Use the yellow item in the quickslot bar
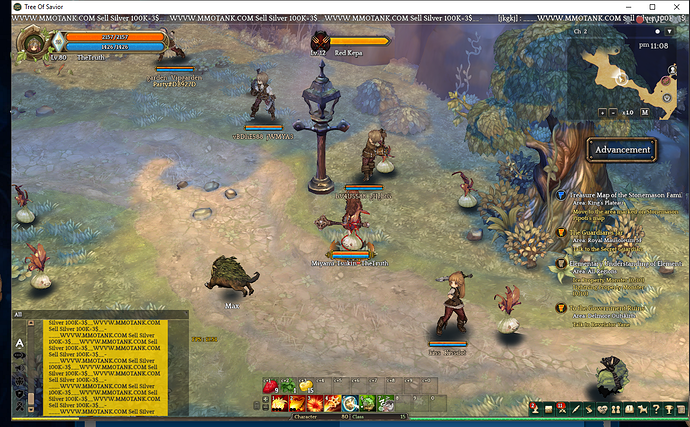This screenshot has height=427, width=690. tap(305, 384)
